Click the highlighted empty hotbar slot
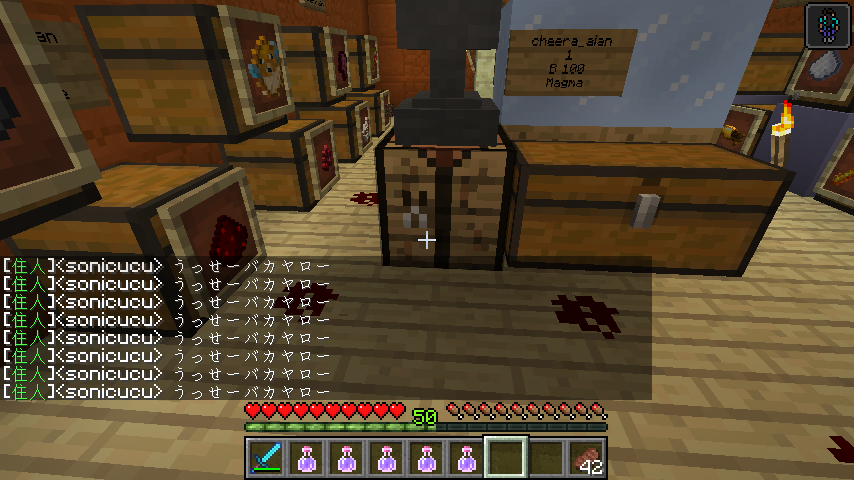The height and width of the screenshot is (480, 854). 507,457
